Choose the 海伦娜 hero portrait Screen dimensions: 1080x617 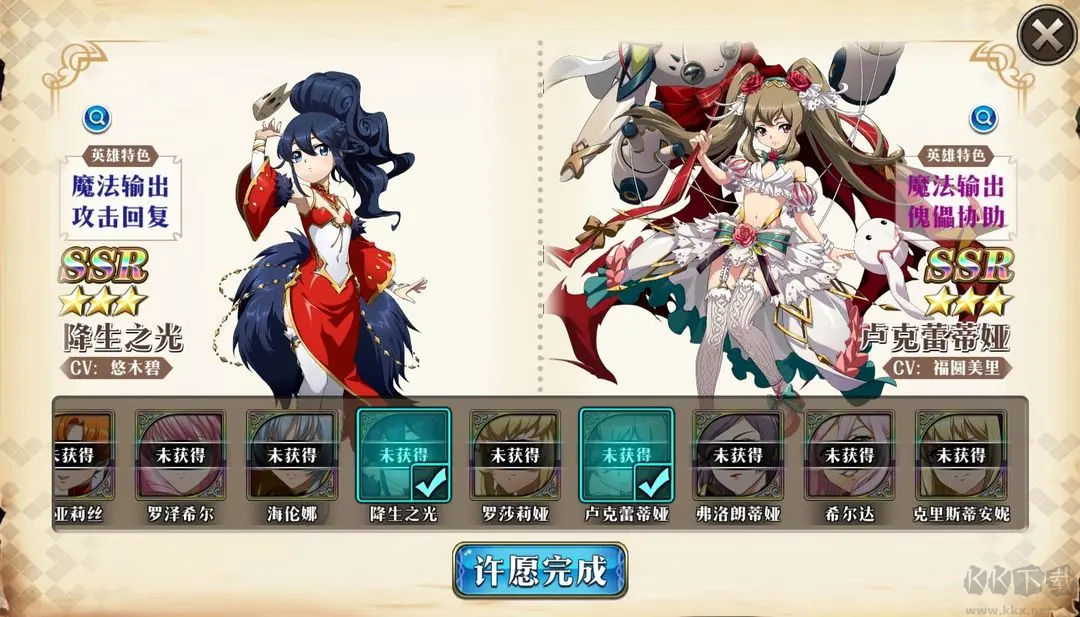tap(292, 455)
